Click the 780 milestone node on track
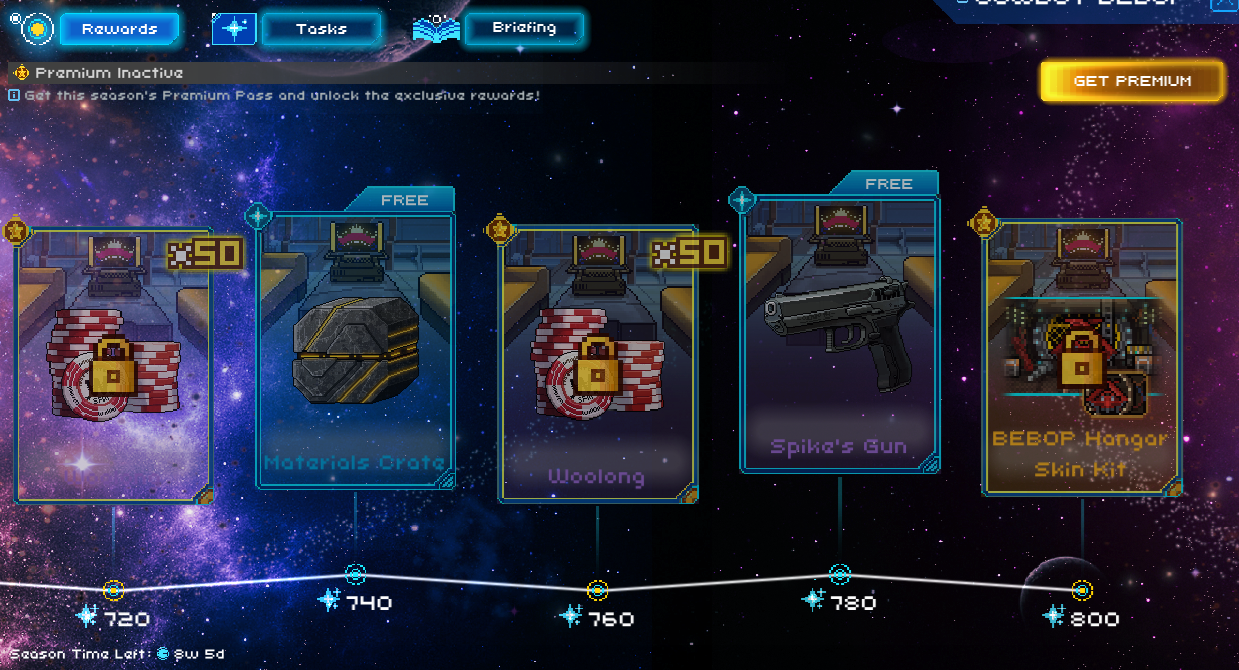 click(840, 574)
